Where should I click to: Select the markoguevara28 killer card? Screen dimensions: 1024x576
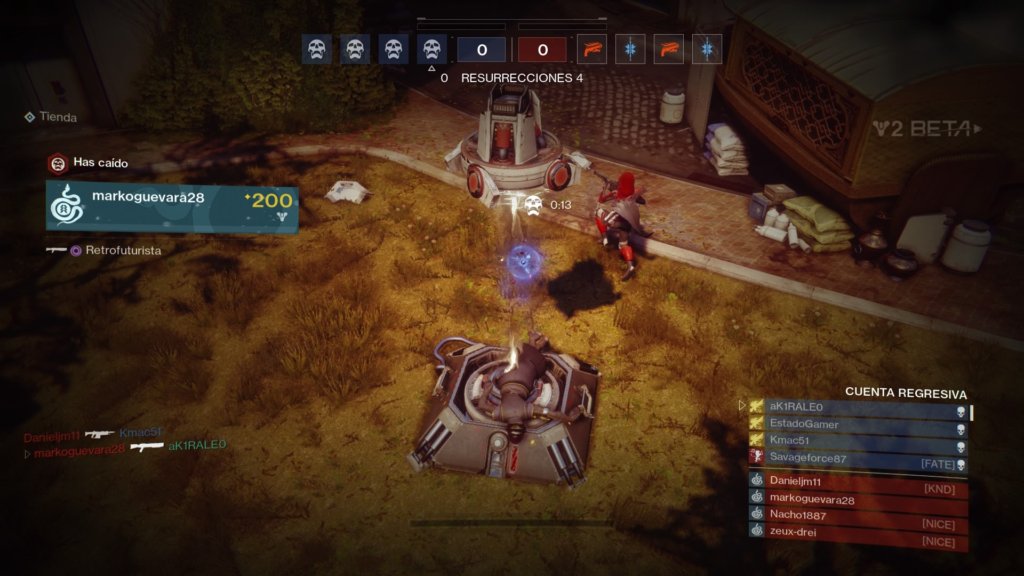tap(171, 207)
